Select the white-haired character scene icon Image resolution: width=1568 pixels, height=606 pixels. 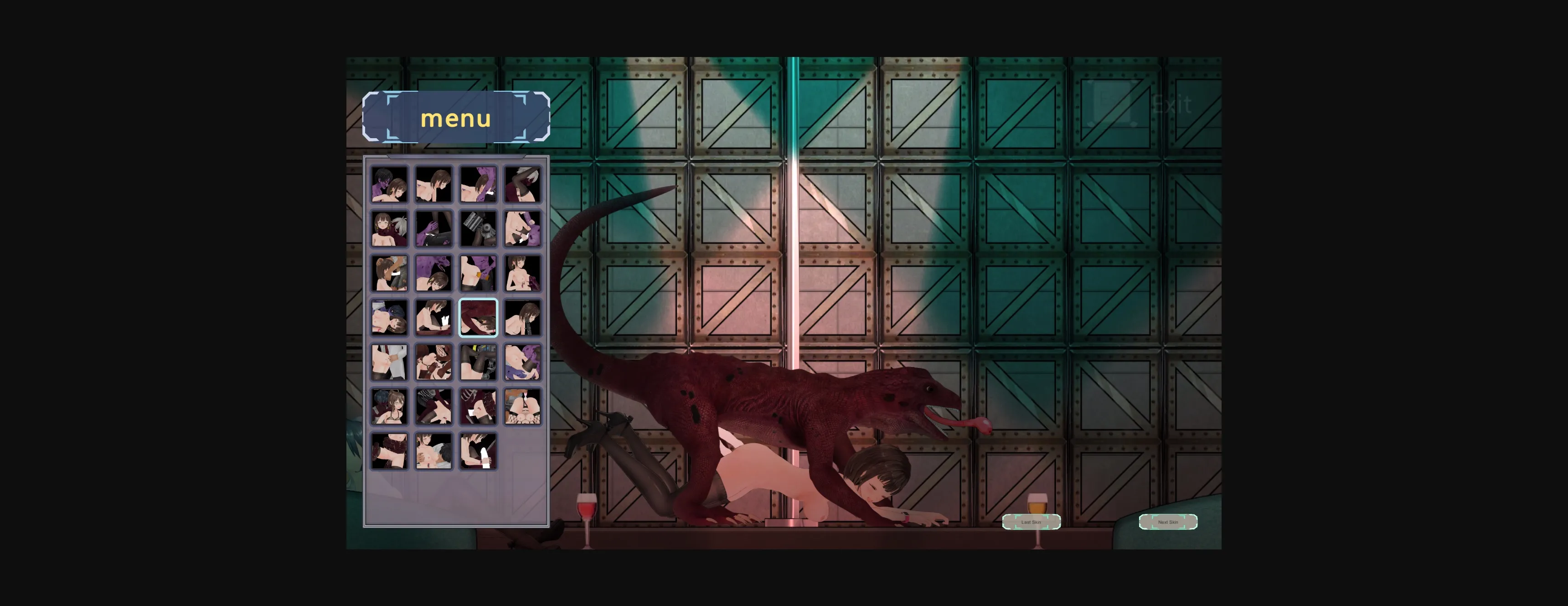[x=390, y=228]
